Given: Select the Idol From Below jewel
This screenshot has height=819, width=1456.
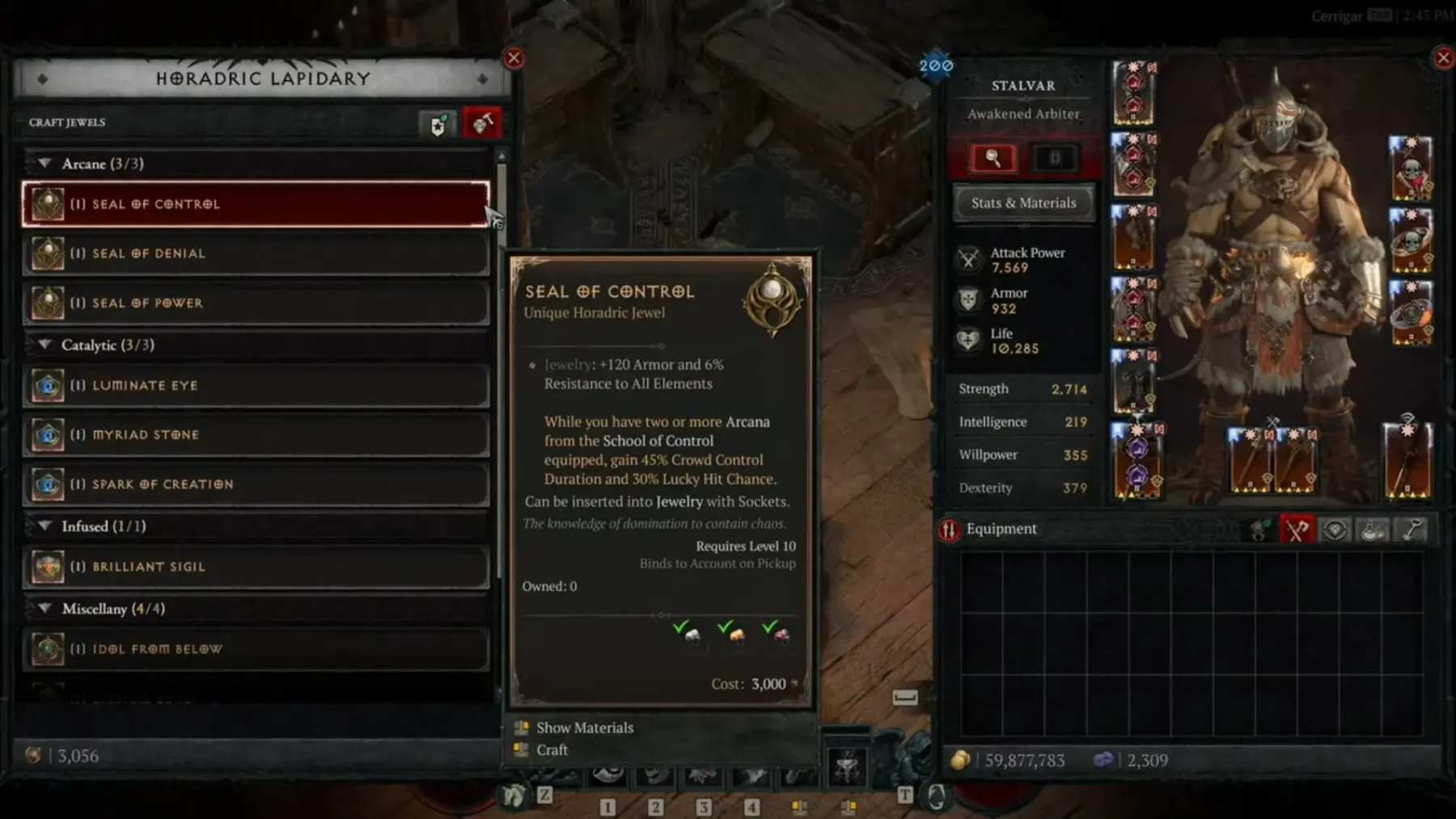Looking at the screenshot, I should (256, 649).
